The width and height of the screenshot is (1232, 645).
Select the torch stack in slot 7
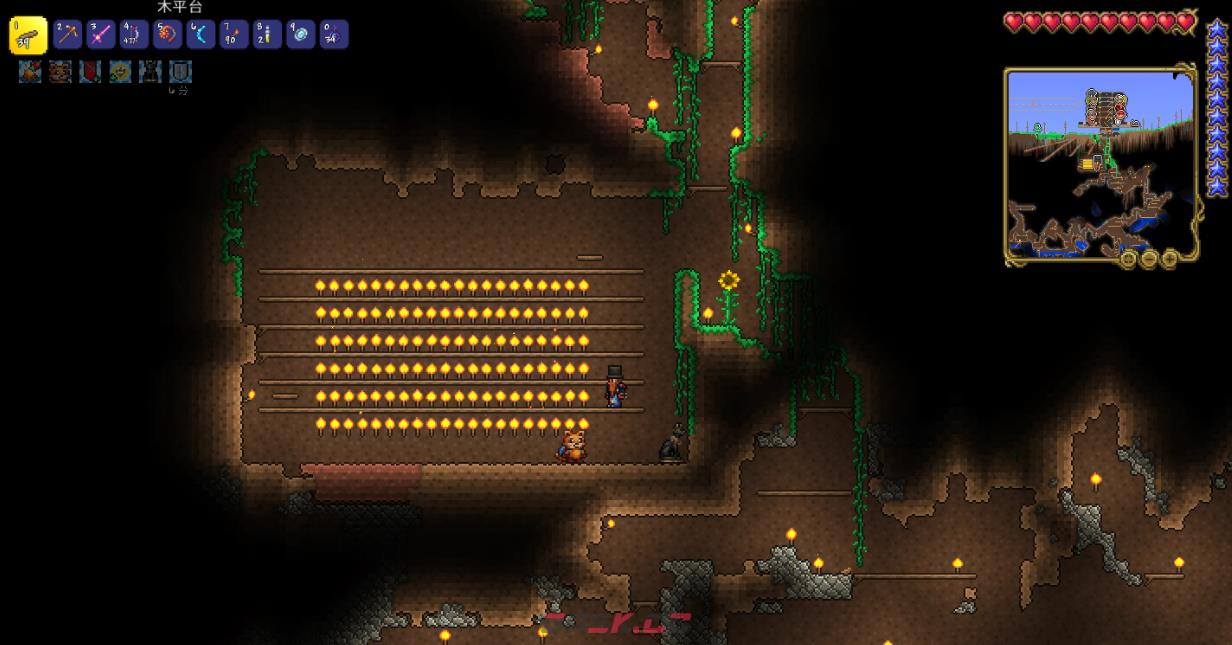(234, 35)
